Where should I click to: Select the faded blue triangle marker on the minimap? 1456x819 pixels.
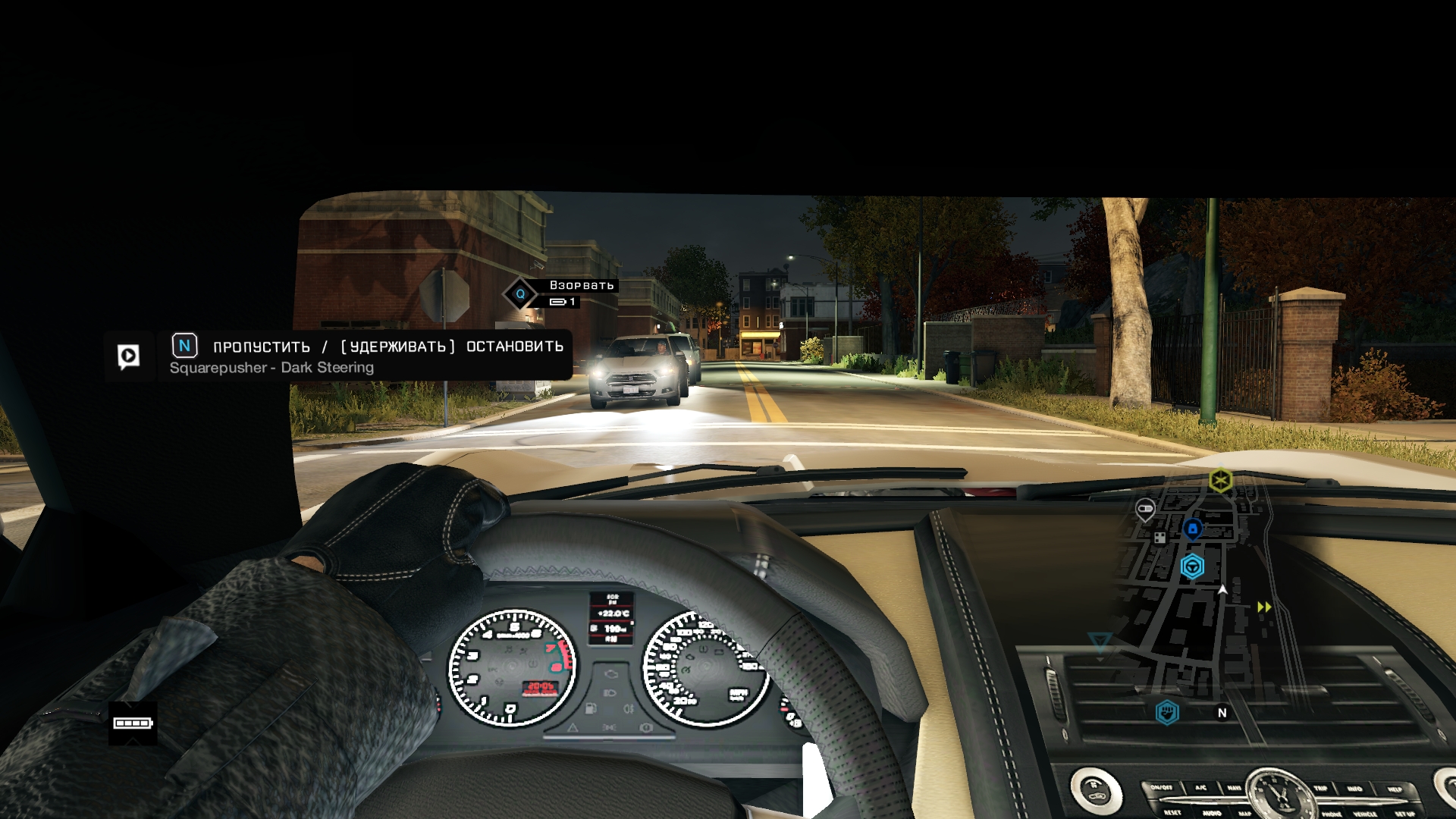1100,642
